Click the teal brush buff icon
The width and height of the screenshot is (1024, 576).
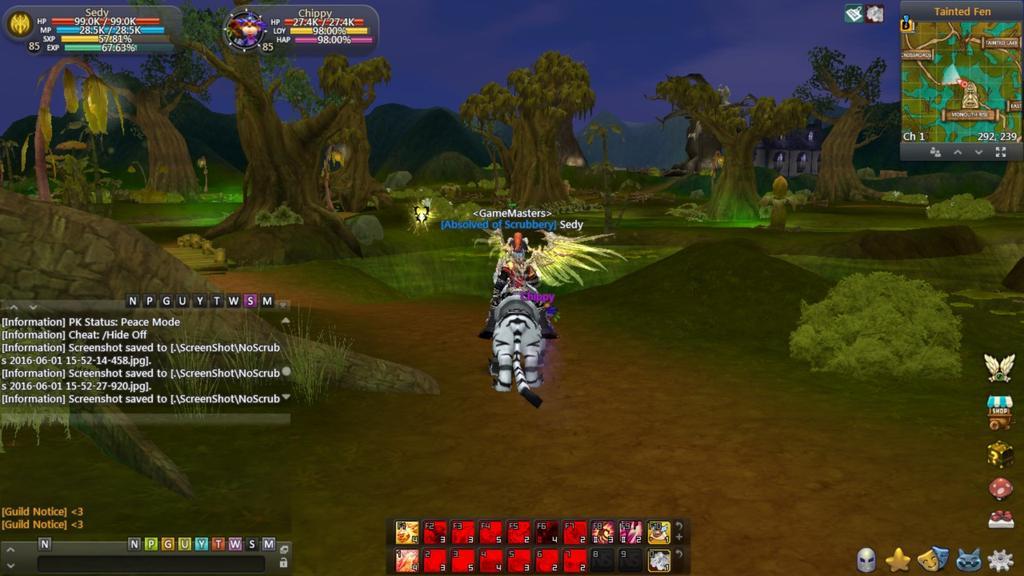tap(853, 13)
